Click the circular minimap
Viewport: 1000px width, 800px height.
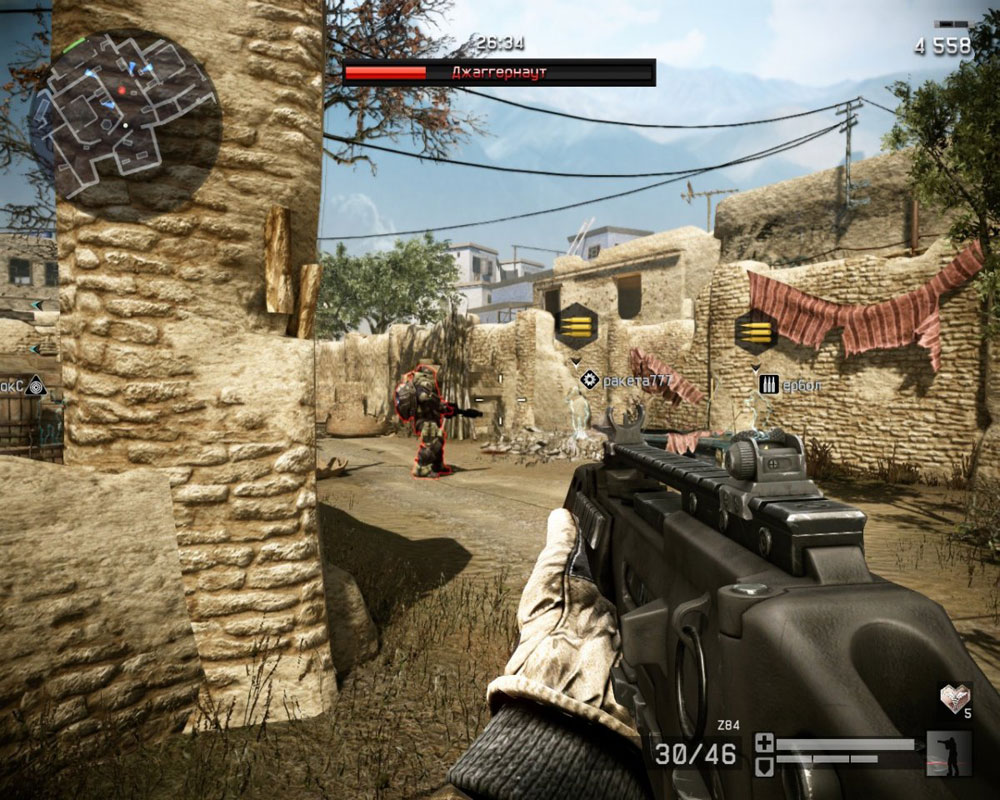point(123,113)
